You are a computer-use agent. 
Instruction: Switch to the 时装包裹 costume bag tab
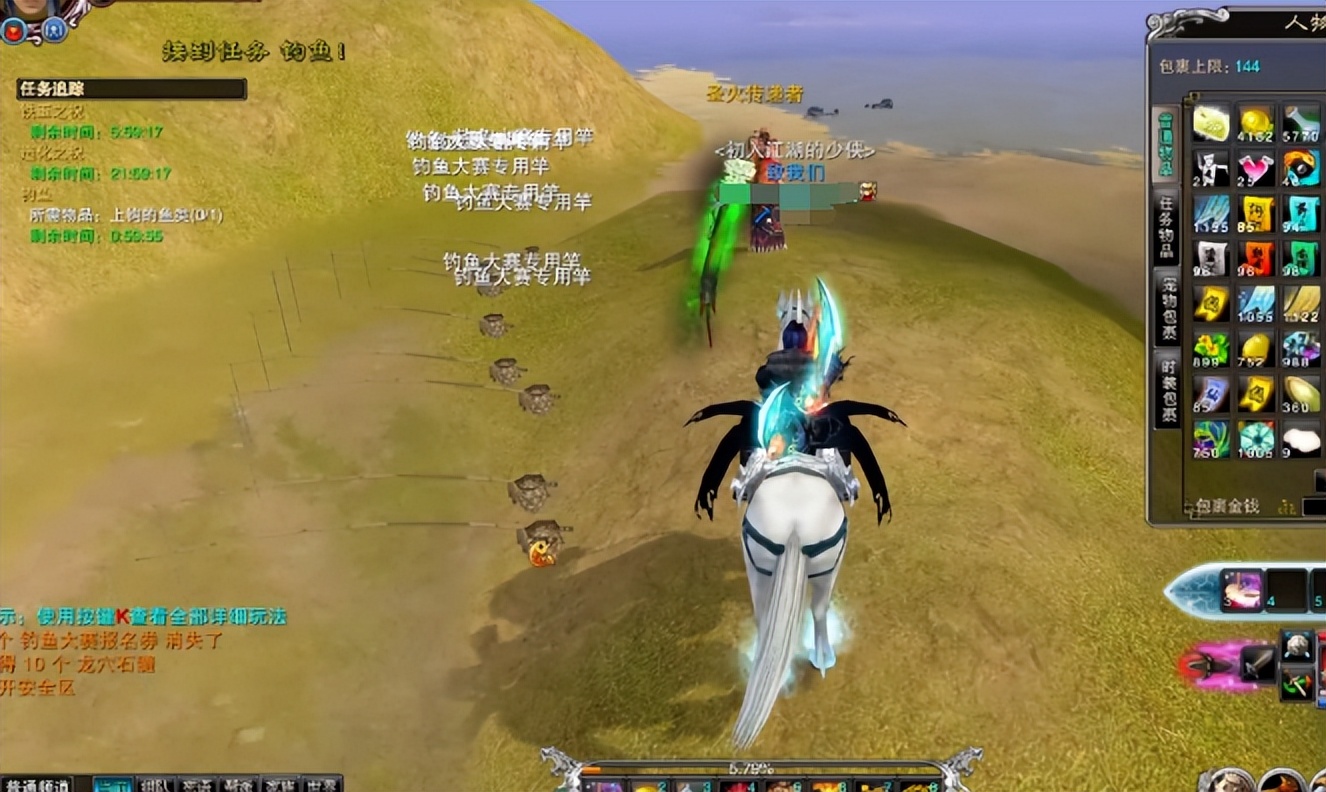pyautogui.click(x=1166, y=393)
